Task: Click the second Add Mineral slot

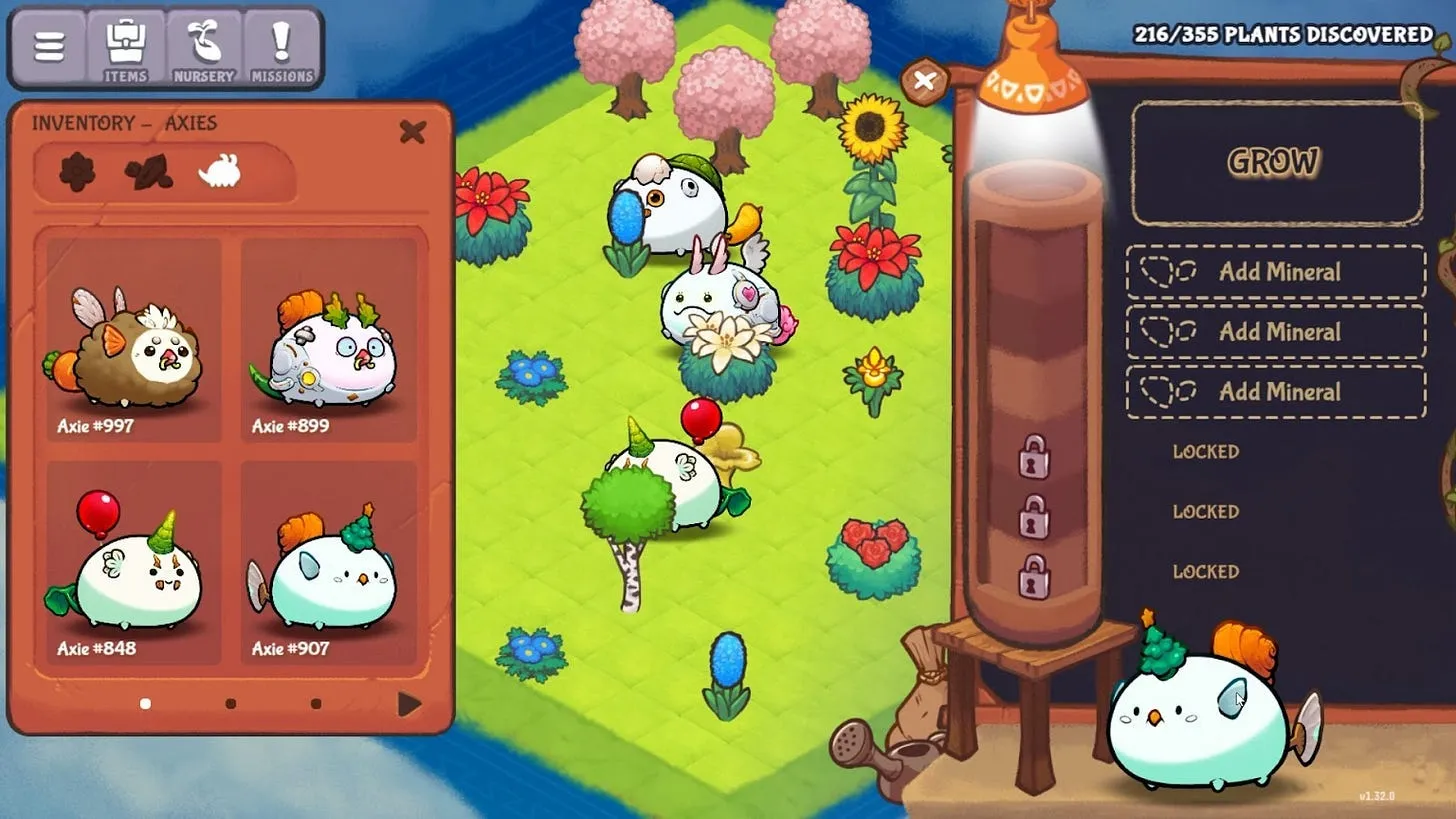Action: [1275, 332]
